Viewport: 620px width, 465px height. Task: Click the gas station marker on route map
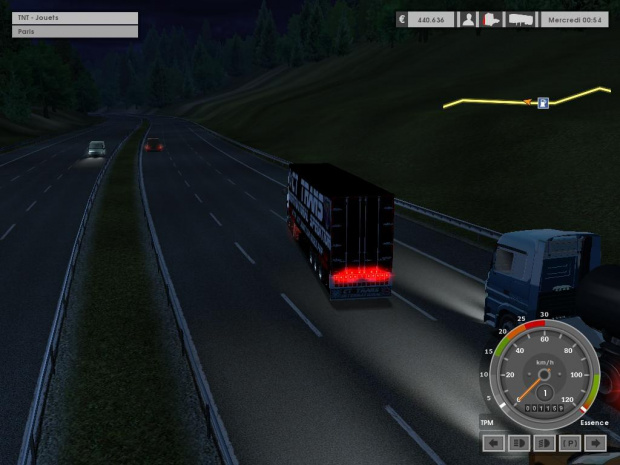pyautogui.click(x=543, y=102)
